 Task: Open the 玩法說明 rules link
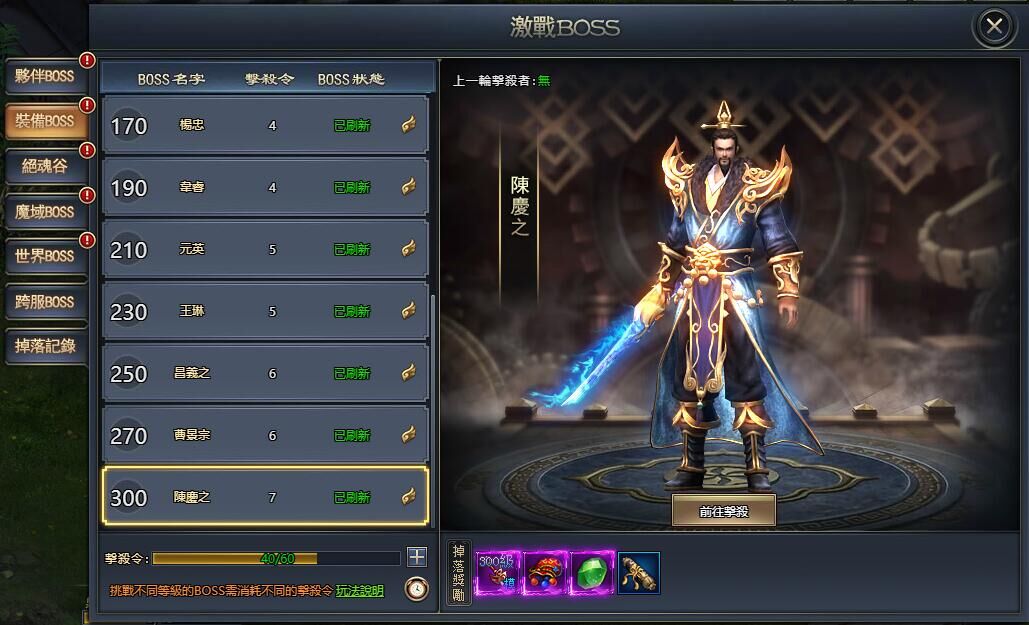(359, 591)
